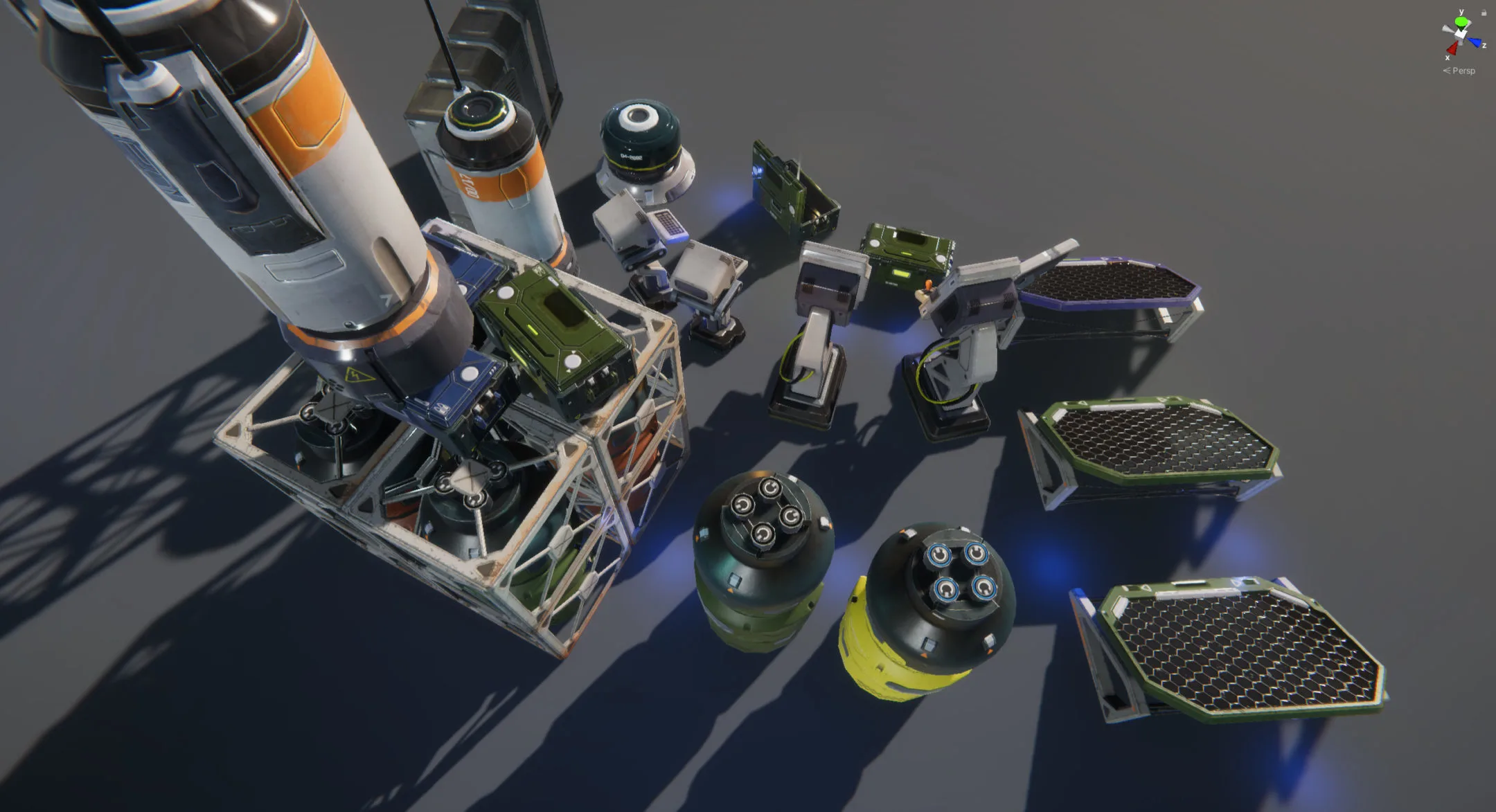Click the green Y axis cone on the scene gizmo

click(x=1461, y=21)
